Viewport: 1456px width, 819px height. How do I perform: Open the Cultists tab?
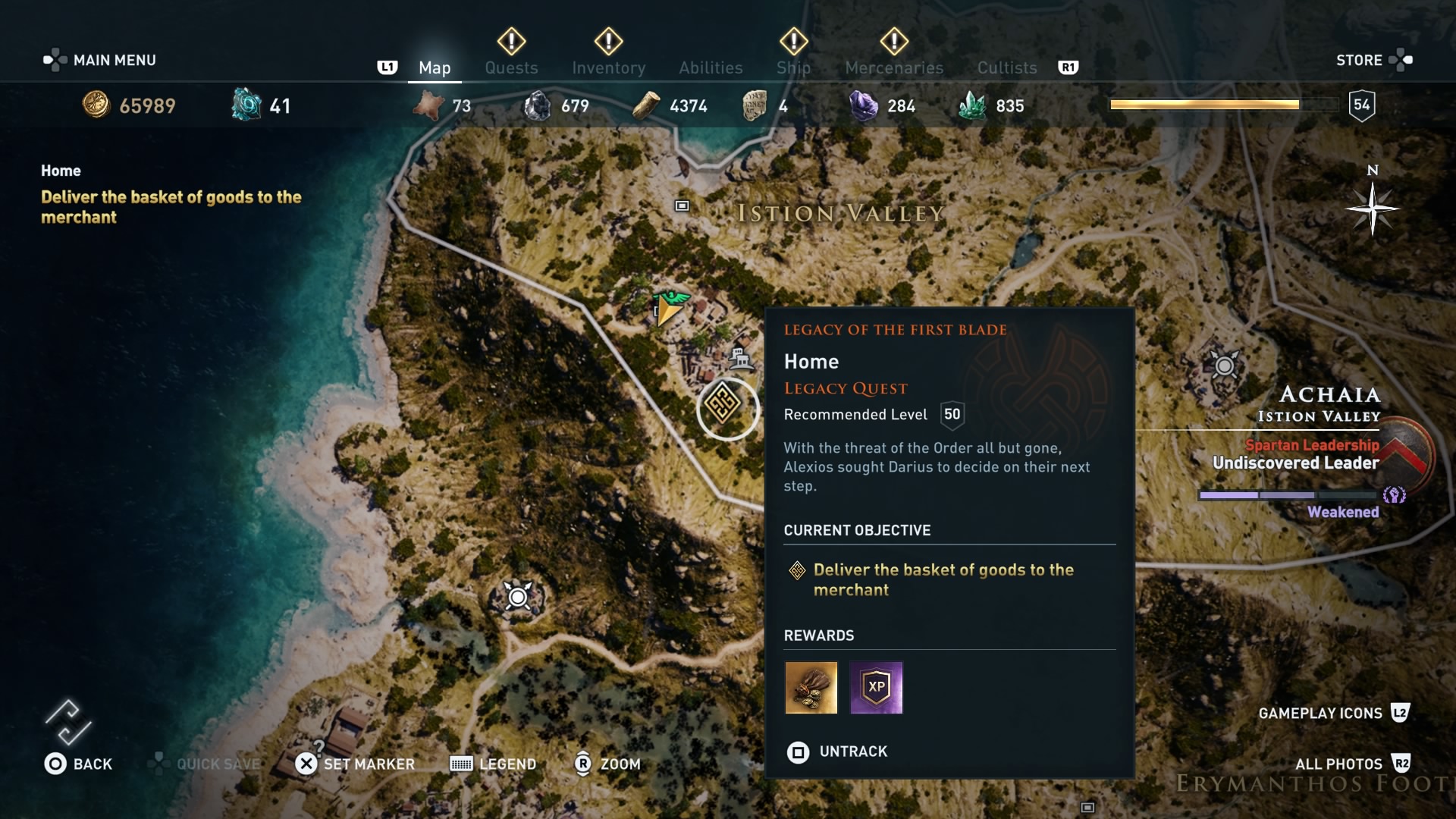click(x=1006, y=67)
